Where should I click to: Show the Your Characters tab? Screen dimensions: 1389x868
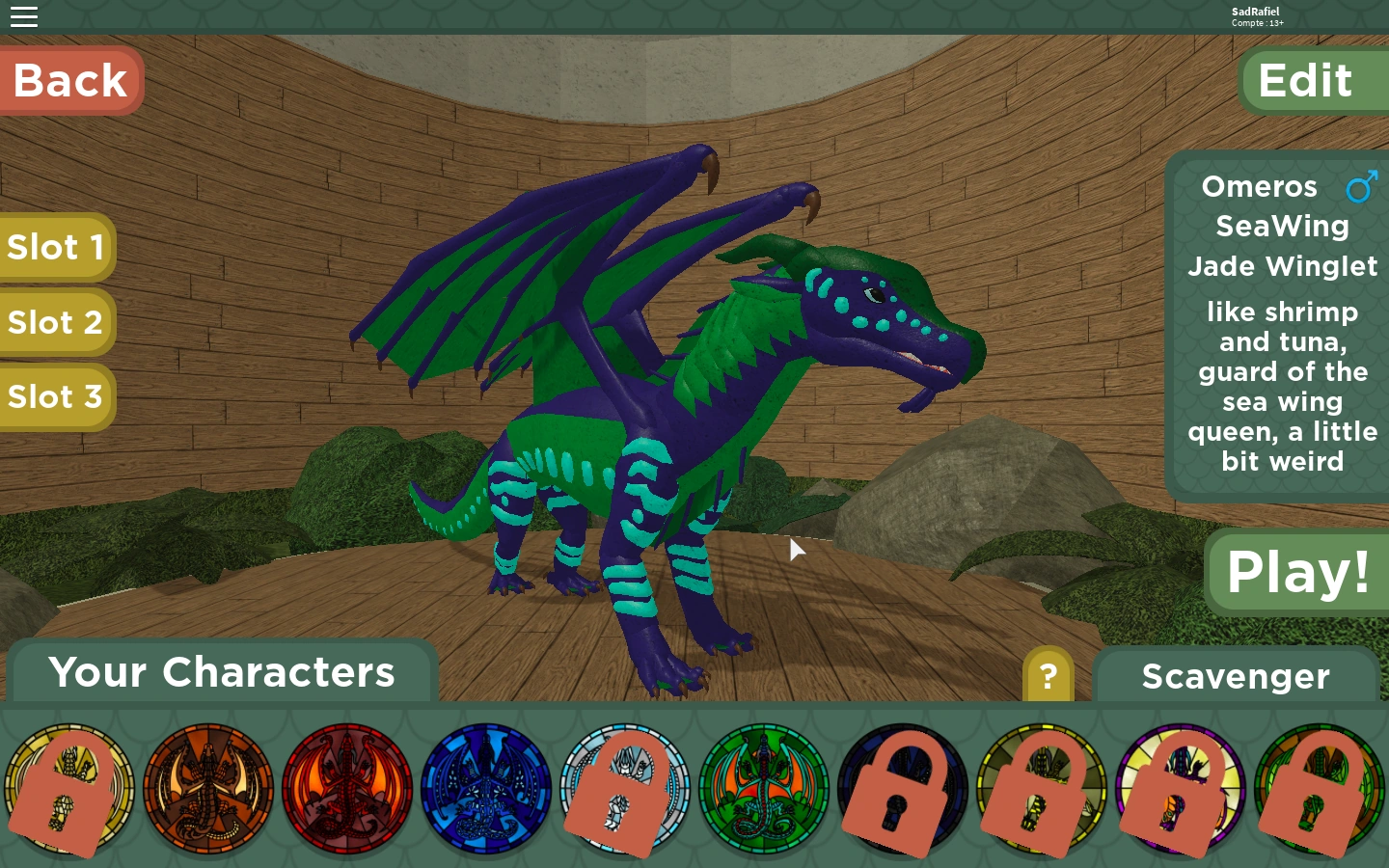pyautogui.click(x=222, y=672)
